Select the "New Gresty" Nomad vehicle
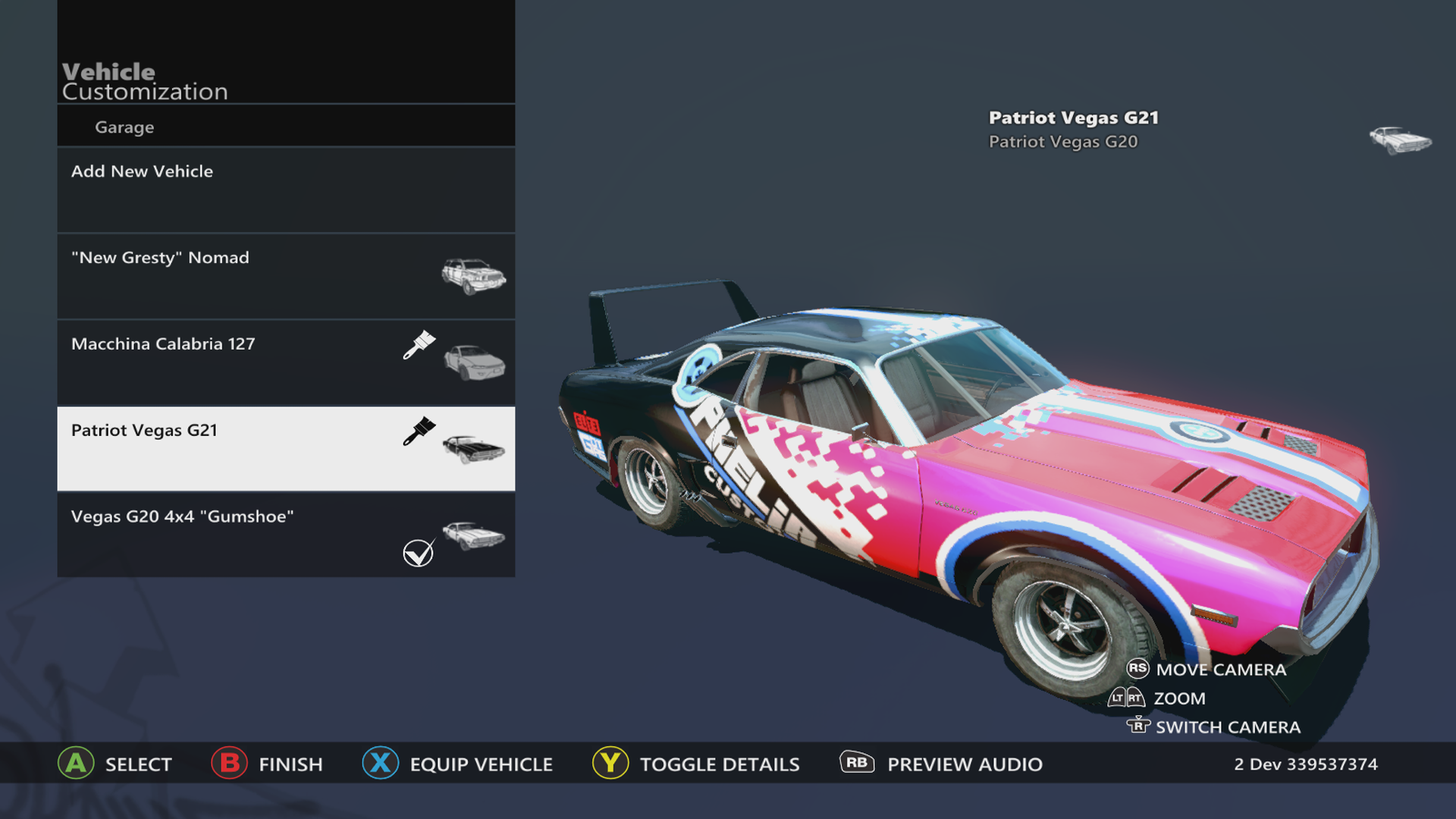 tap(286, 276)
